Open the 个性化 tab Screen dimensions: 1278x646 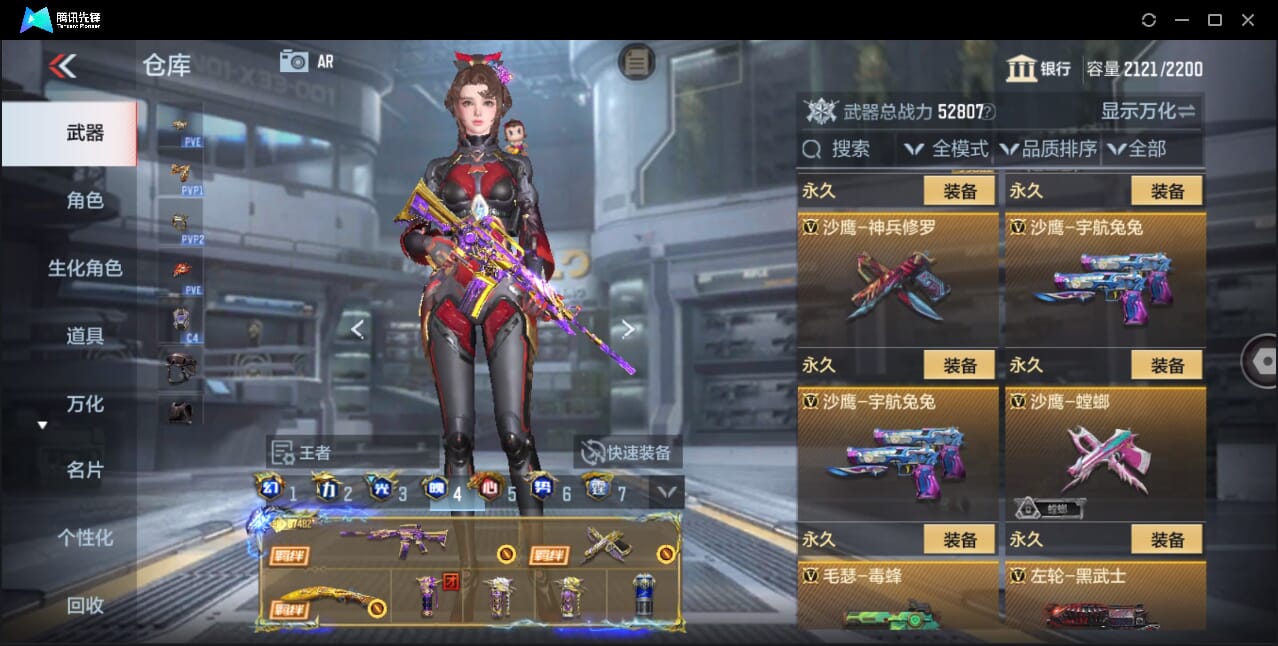85,537
